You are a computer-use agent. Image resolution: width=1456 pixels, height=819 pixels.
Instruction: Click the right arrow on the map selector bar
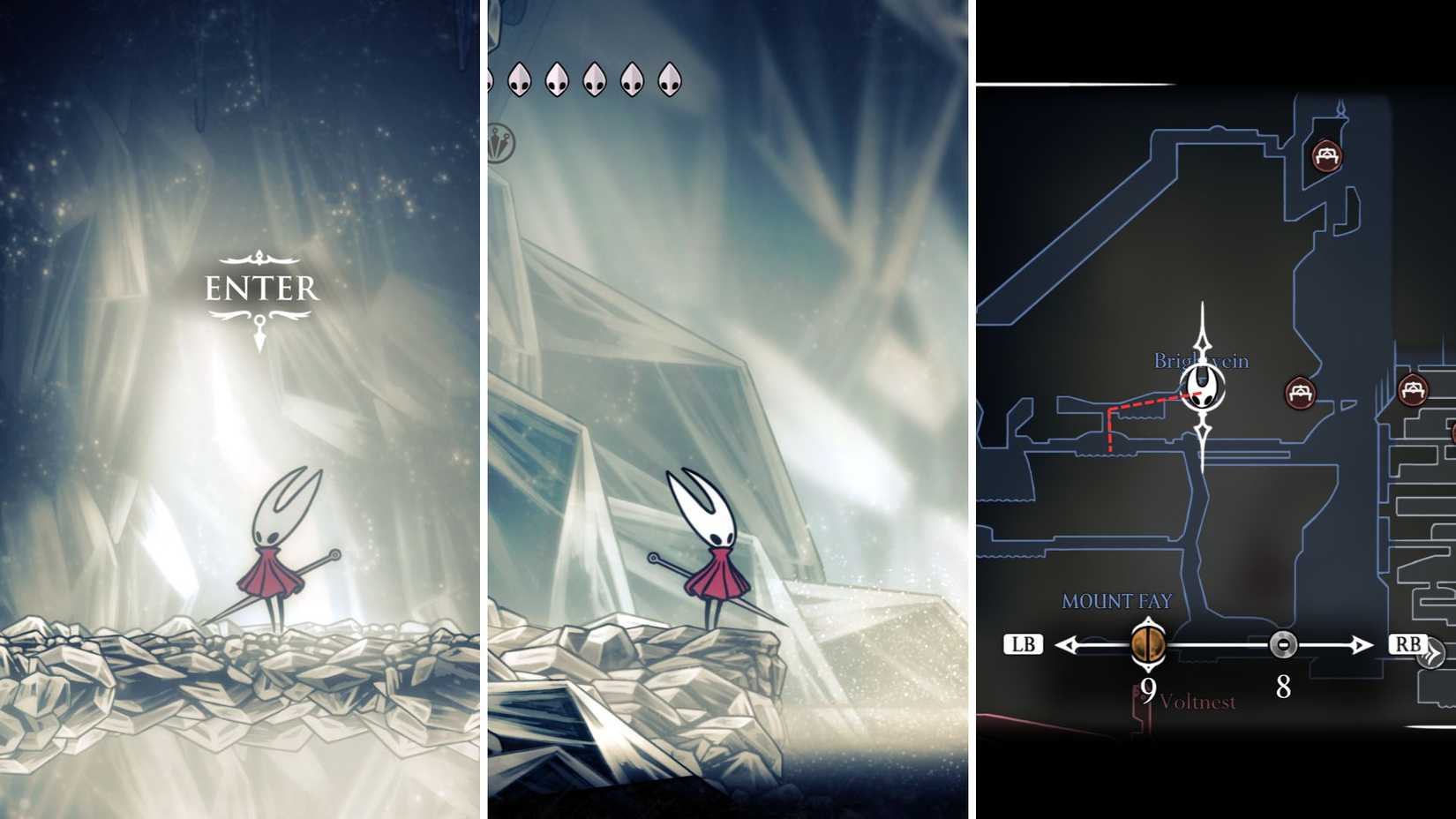point(1362,646)
